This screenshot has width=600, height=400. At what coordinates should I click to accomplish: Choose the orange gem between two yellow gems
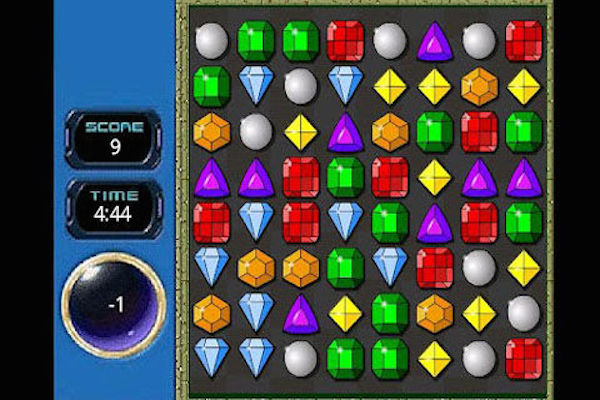[478, 87]
